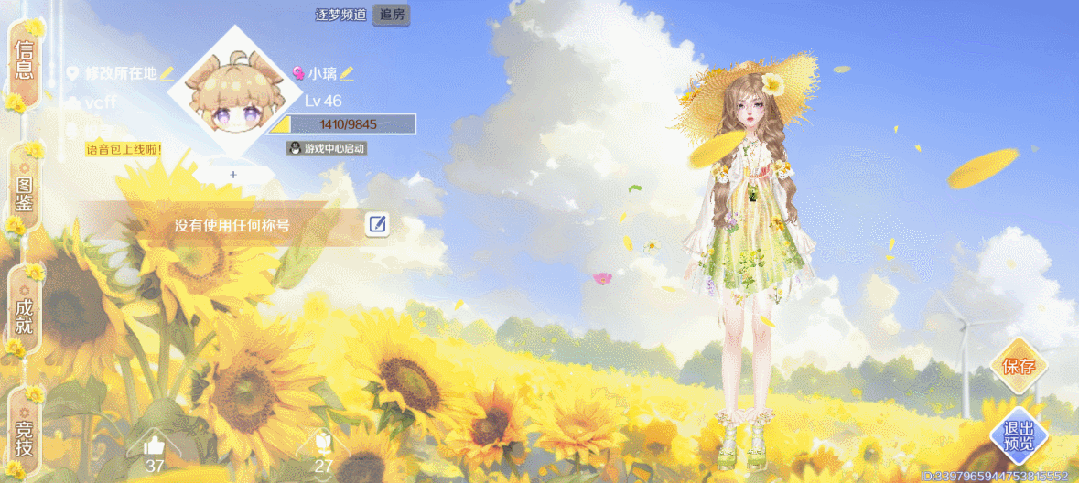Edit location via 修改所在地
This screenshot has height=483, width=1079.
120,74
